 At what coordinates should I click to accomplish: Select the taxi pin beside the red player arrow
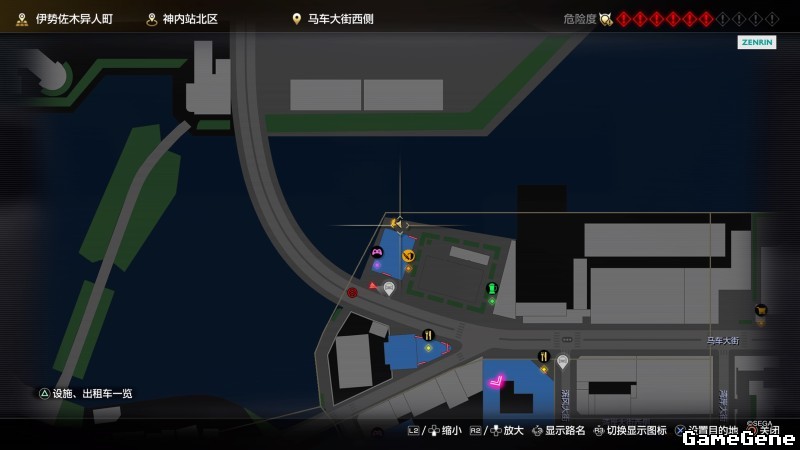[389, 288]
